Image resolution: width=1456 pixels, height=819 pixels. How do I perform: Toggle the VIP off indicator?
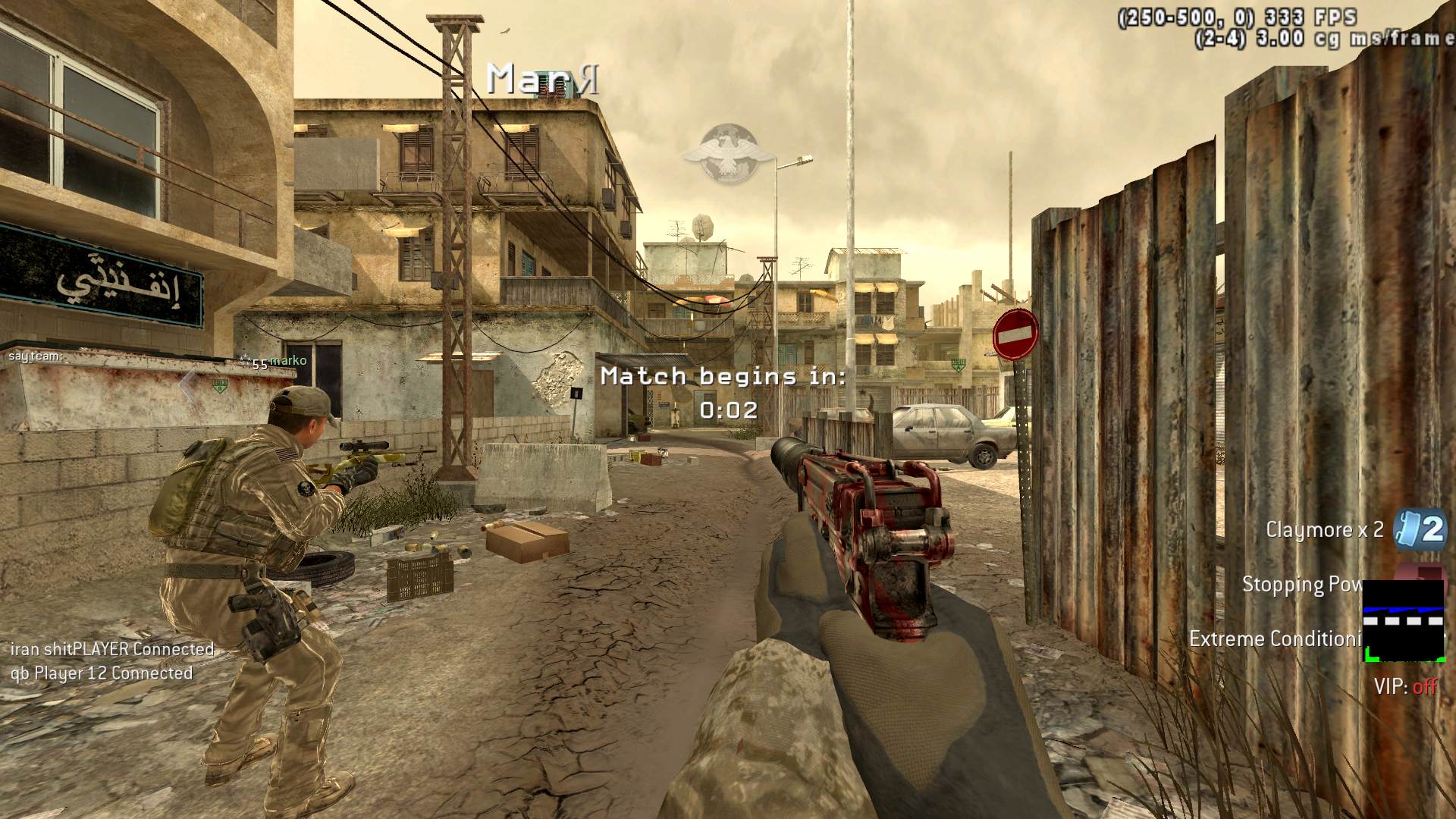[x=1404, y=687]
